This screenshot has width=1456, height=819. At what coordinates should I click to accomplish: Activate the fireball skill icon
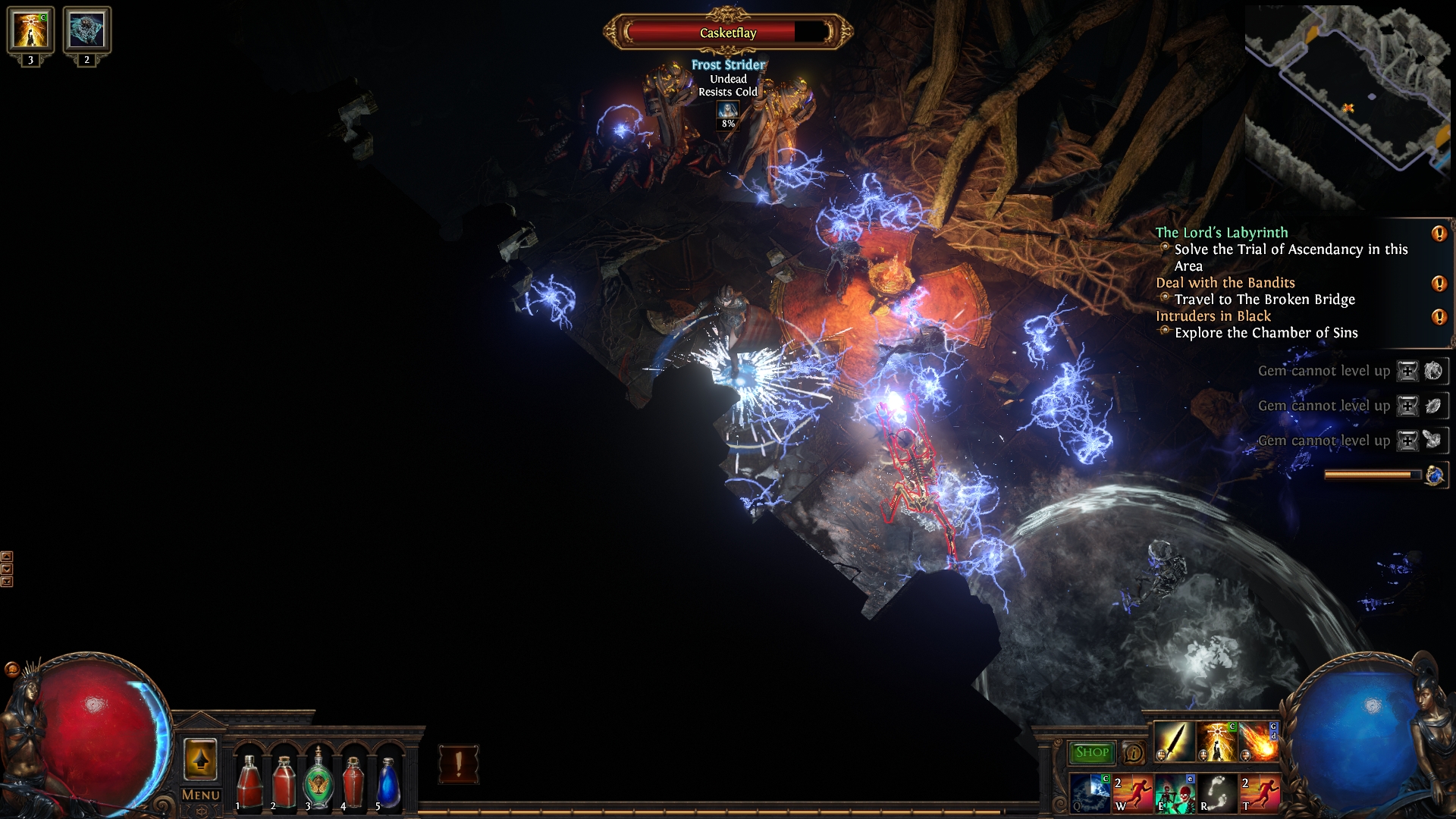point(1259,741)
